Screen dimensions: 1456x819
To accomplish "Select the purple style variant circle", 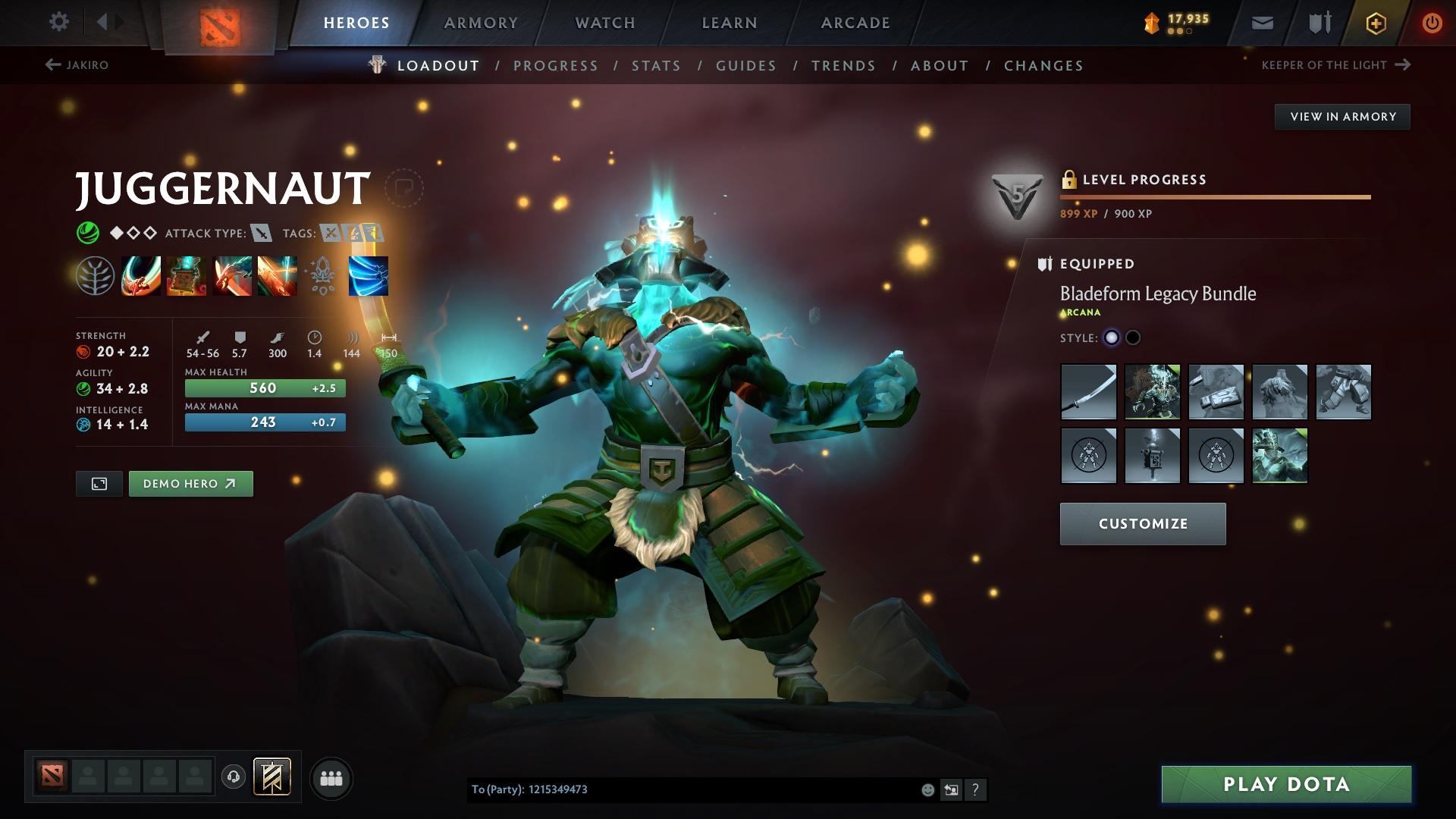I will (1112, 337).
